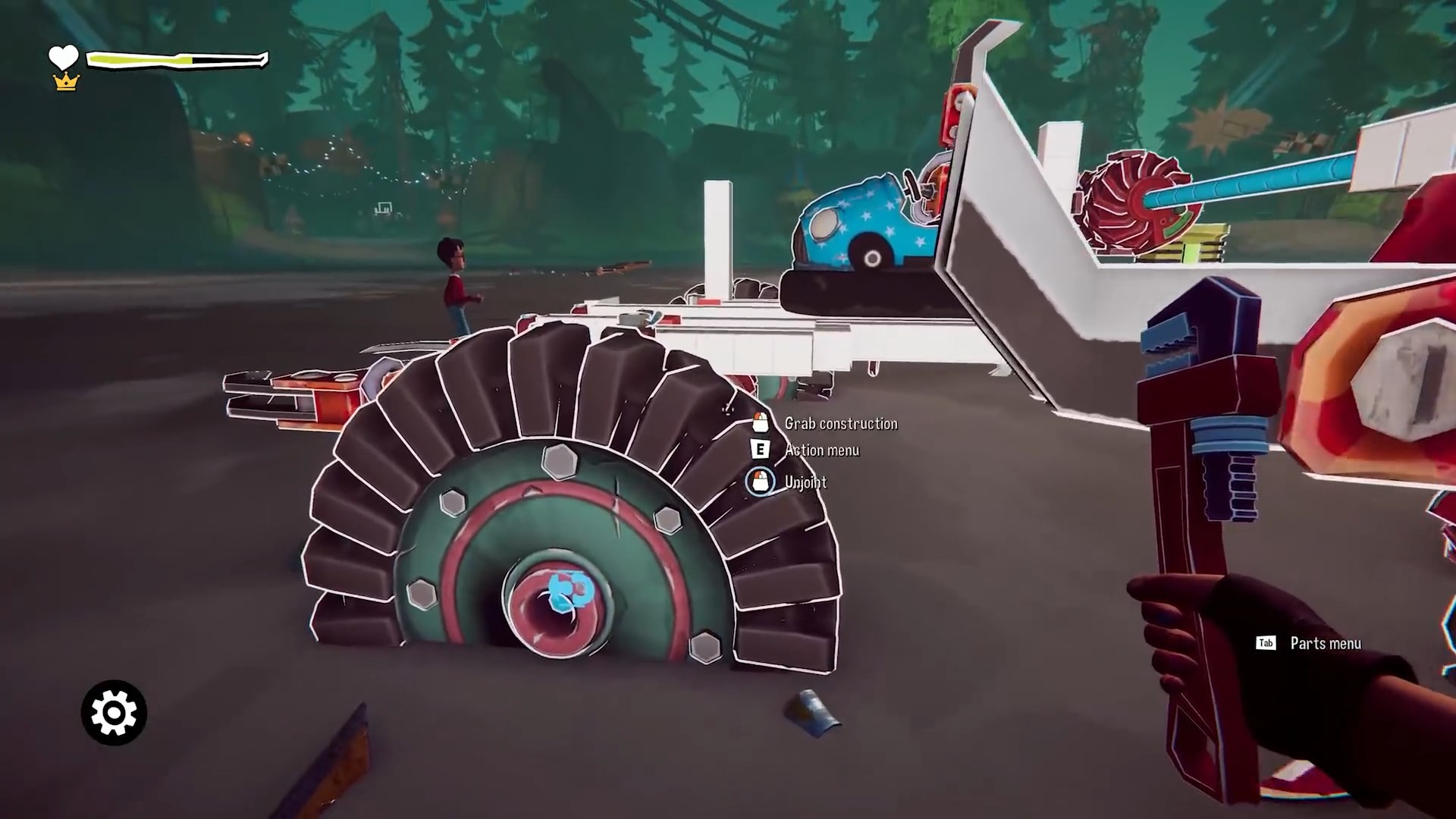
Task: Open the settings gear icon
Action: tap(113, 711)
